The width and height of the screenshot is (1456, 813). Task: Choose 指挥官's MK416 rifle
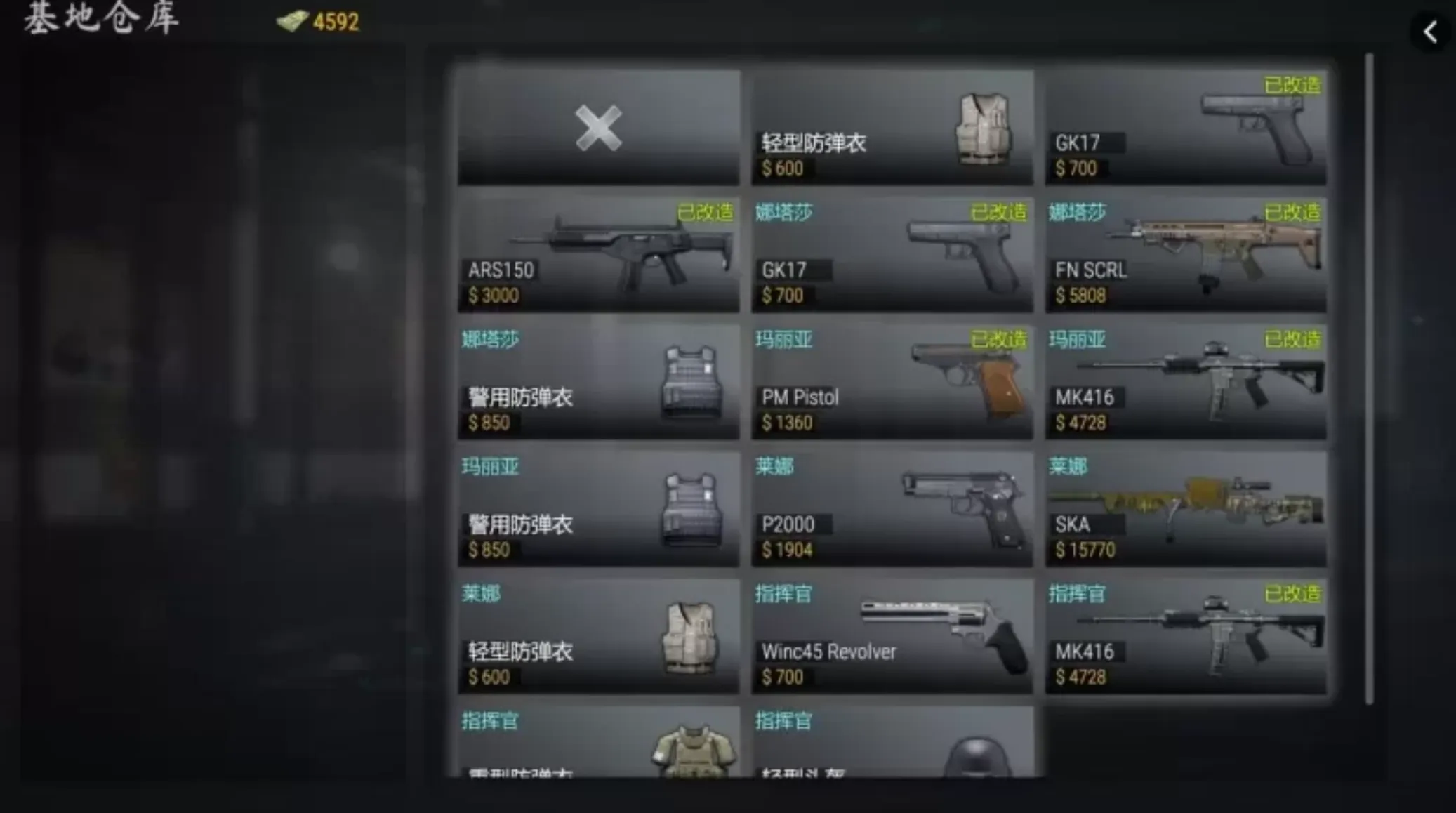point(1185,636)
